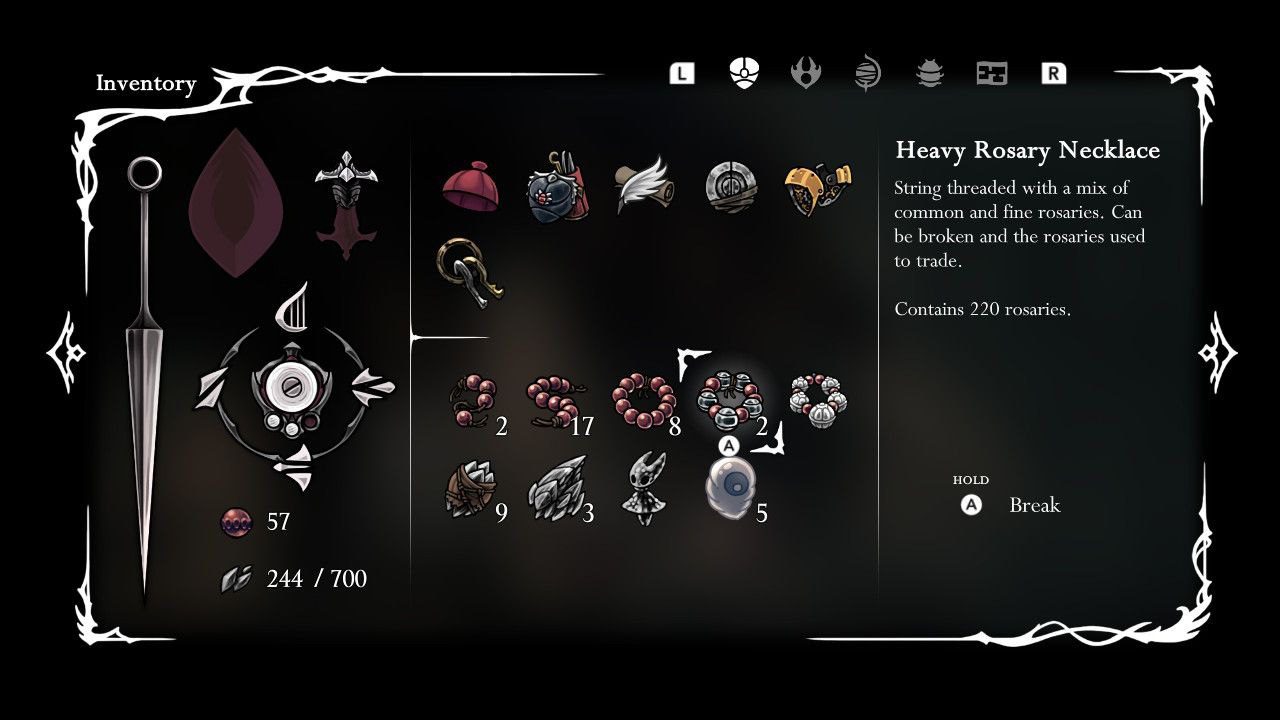Open the striped spiral orb tab

pos(867,74)
